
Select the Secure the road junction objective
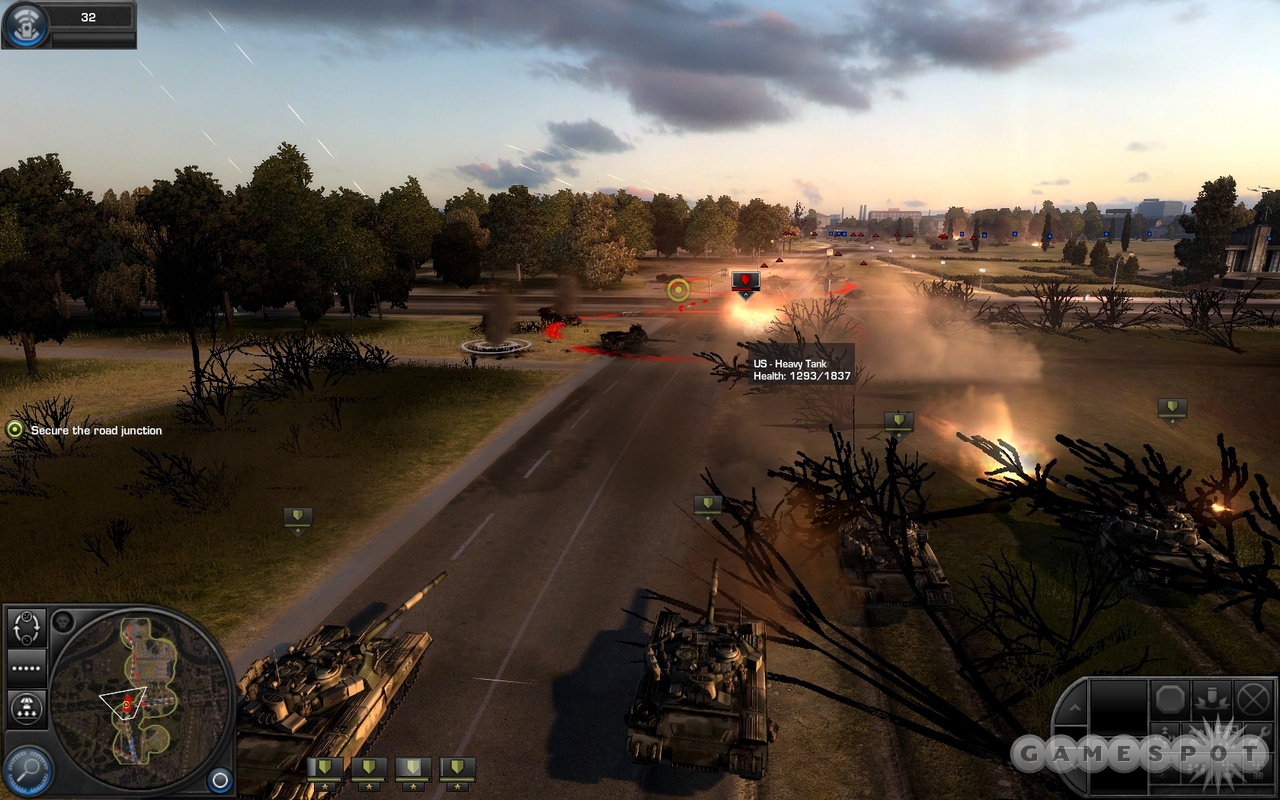14,430
